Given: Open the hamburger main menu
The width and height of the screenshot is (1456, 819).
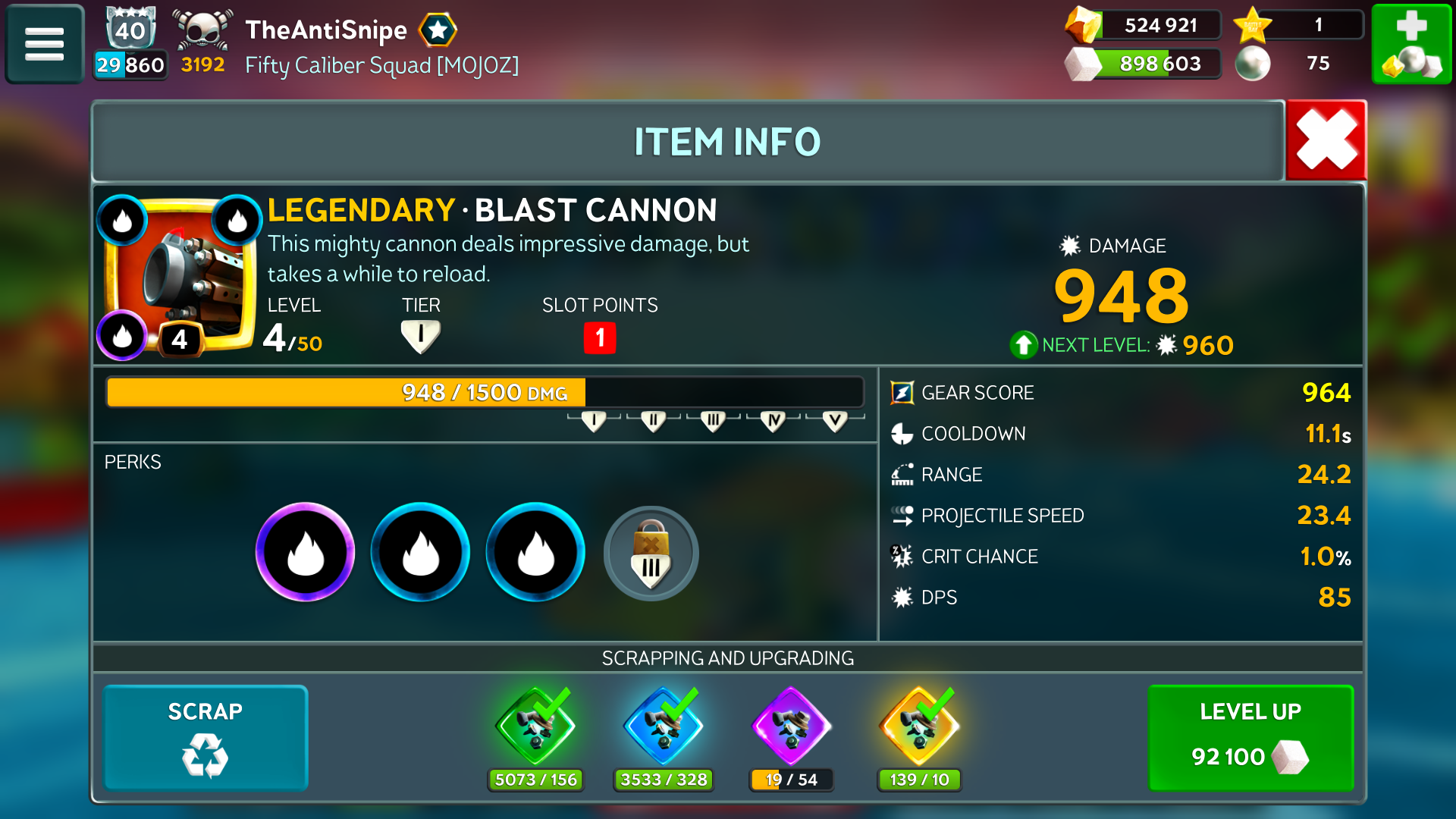Looking at the screenshot, I should (45, 43).
